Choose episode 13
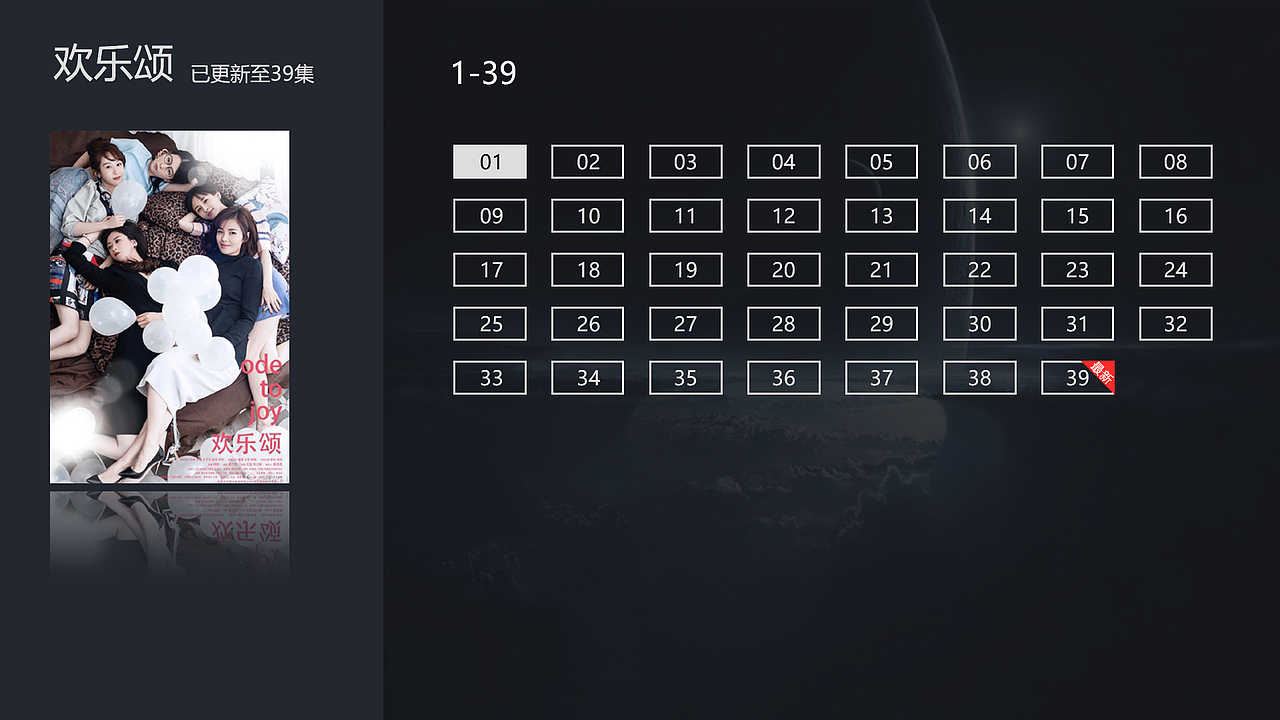The image size is (1280, 720). coord(881,215)
